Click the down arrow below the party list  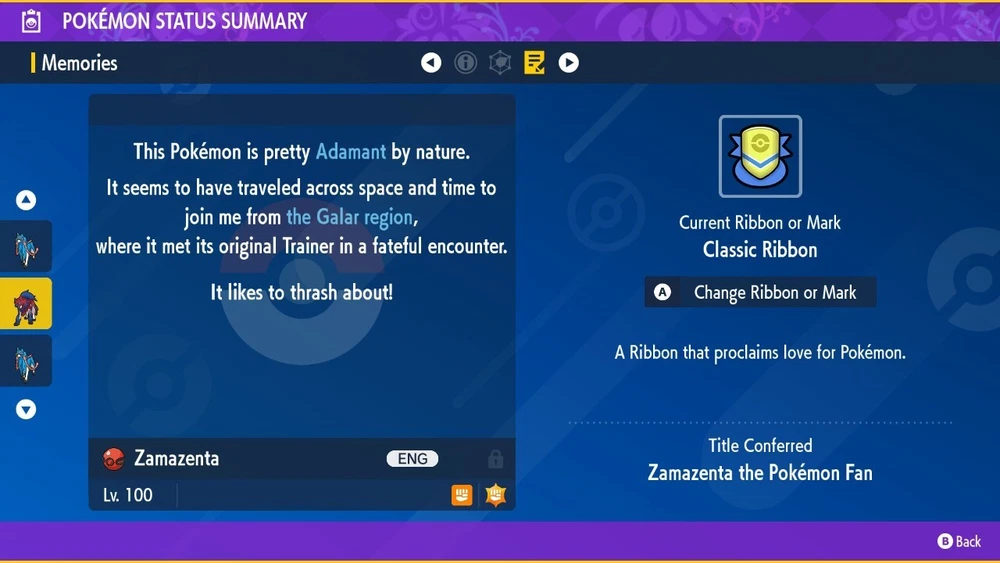click(26, 409)
